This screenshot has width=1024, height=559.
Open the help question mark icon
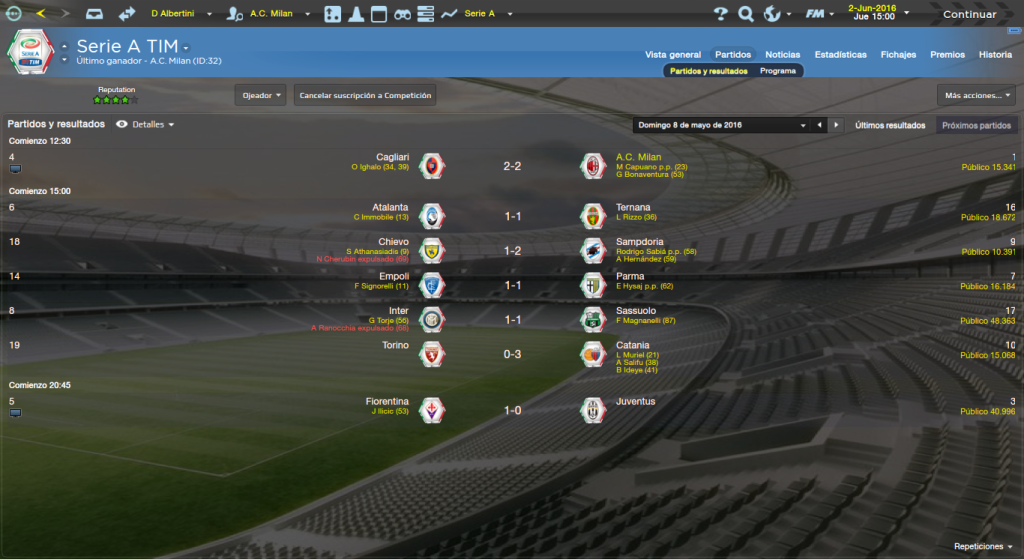pyautogui.click(x=720, y=14)
